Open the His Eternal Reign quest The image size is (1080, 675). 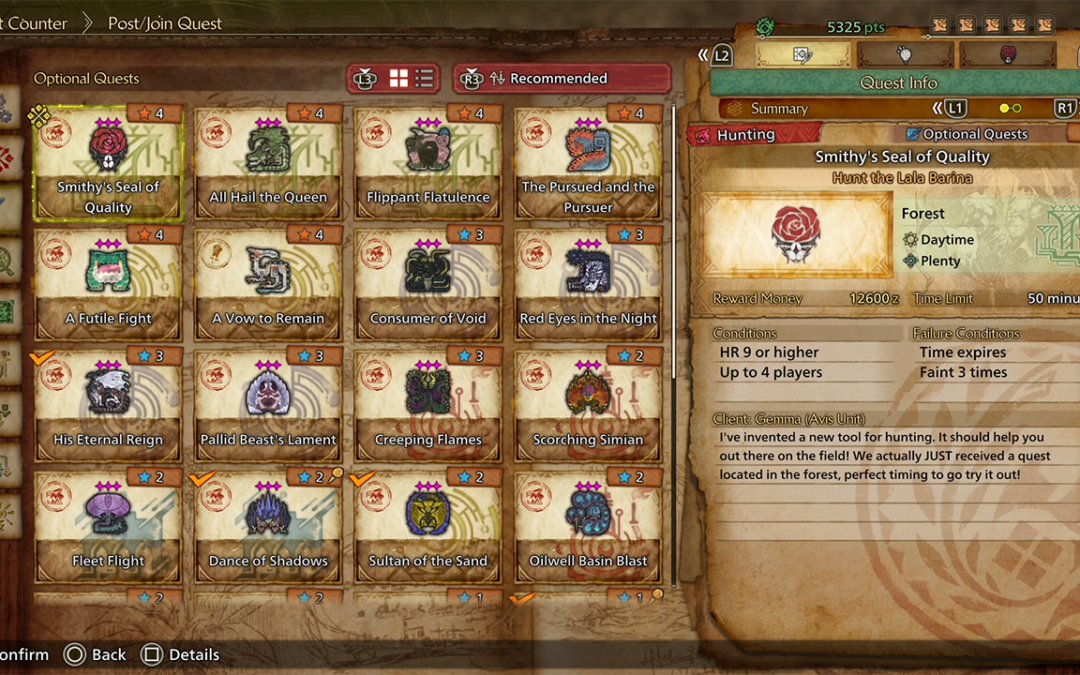coord(108,406)
